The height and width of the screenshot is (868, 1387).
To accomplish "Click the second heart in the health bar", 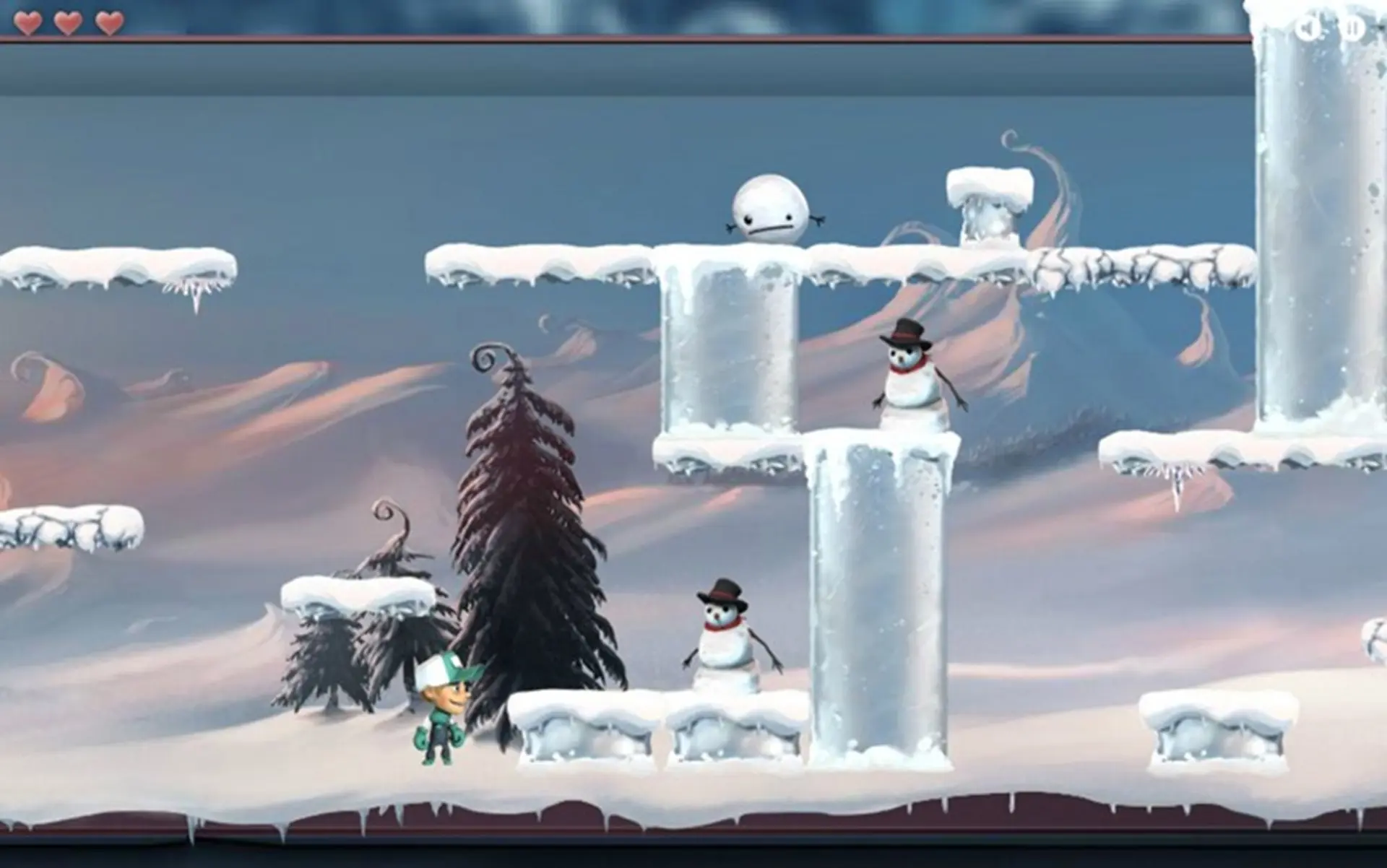I will pos(69,22).
